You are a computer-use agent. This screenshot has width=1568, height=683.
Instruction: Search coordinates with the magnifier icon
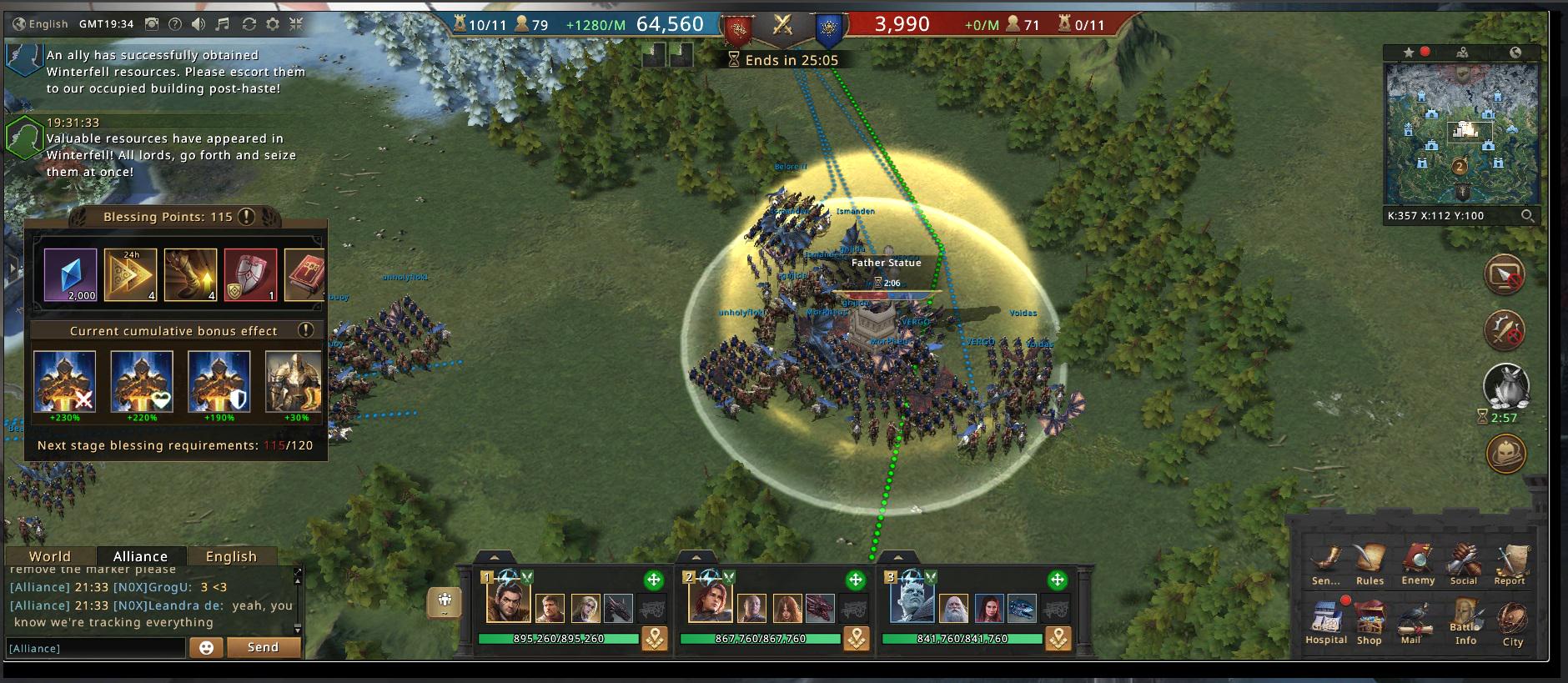click(x=1527, y=215)
